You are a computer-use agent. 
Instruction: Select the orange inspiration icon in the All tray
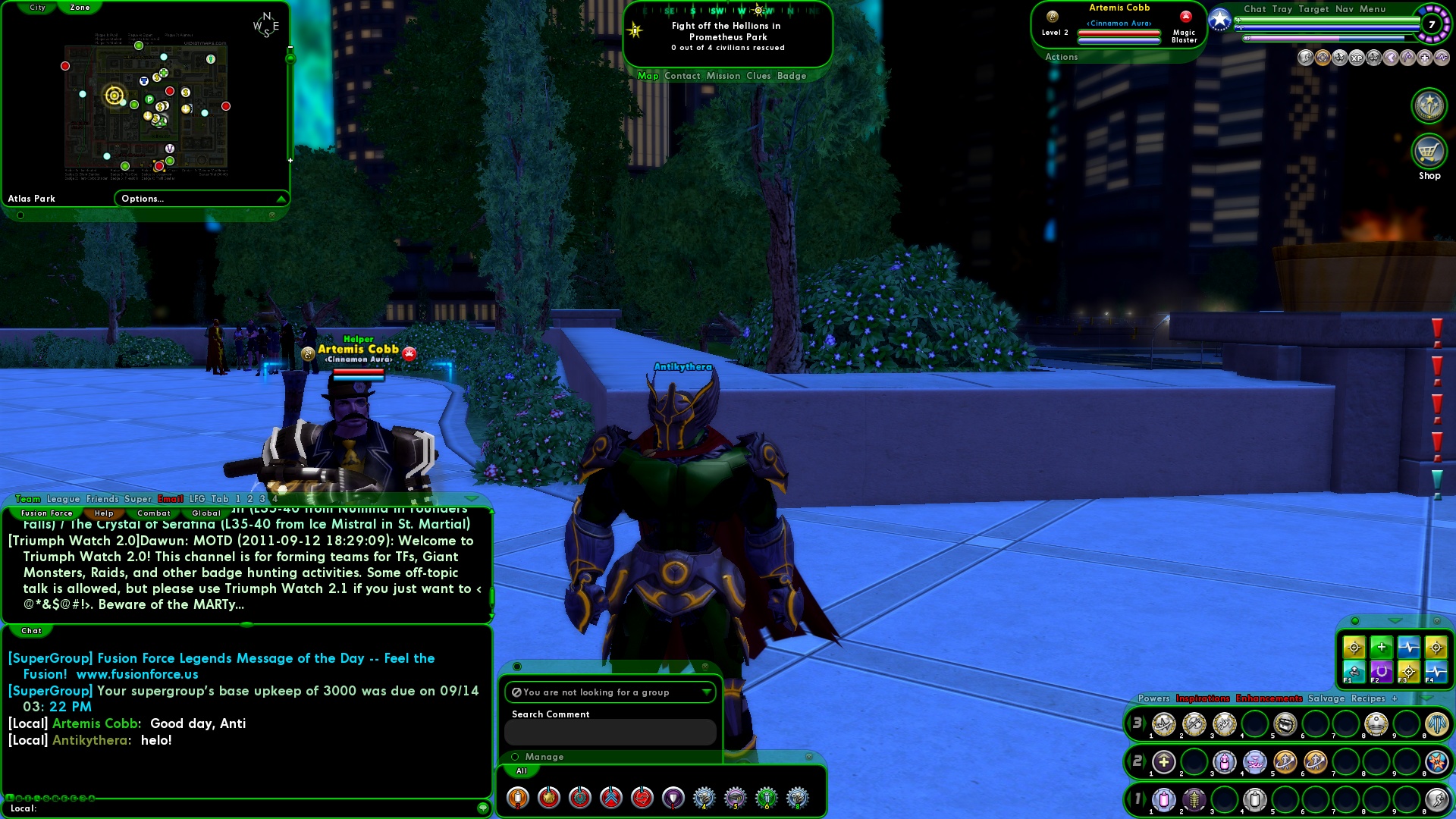517,798
